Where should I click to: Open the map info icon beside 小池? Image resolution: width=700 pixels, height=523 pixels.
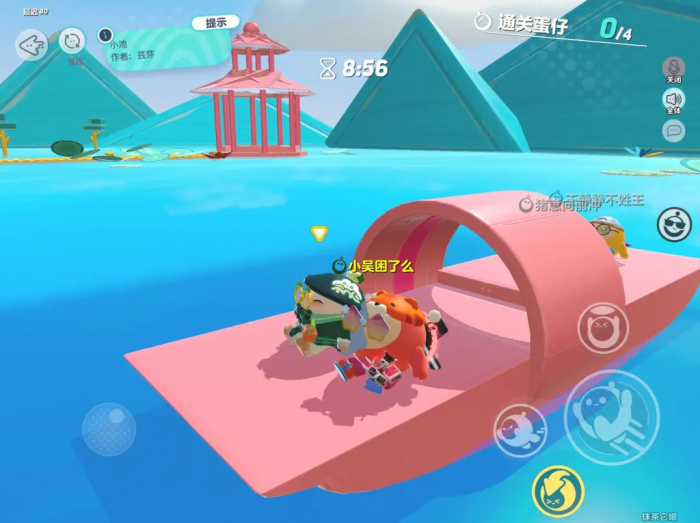point(104,35)
